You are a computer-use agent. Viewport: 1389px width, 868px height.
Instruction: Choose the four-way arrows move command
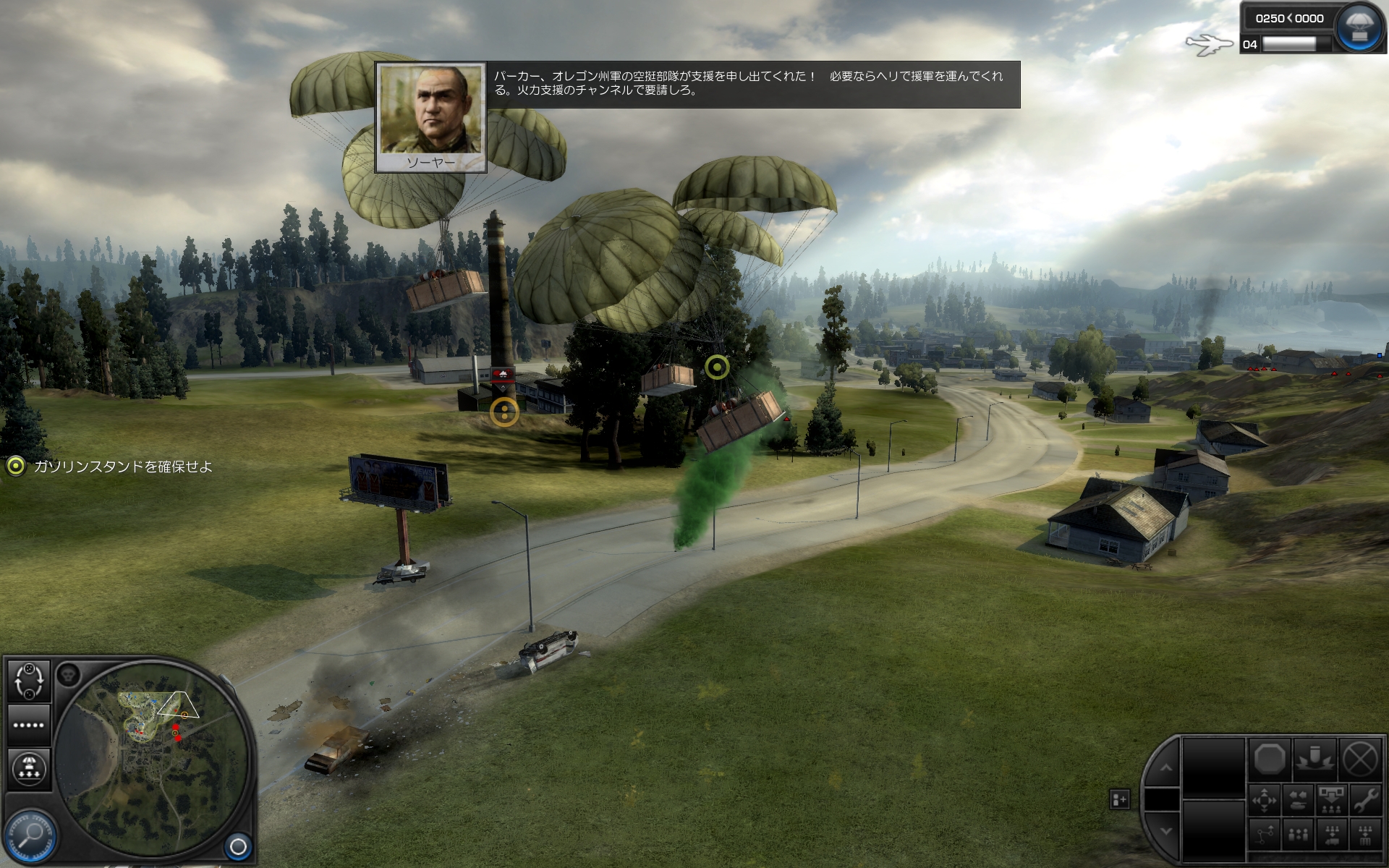coord(1264,800)
